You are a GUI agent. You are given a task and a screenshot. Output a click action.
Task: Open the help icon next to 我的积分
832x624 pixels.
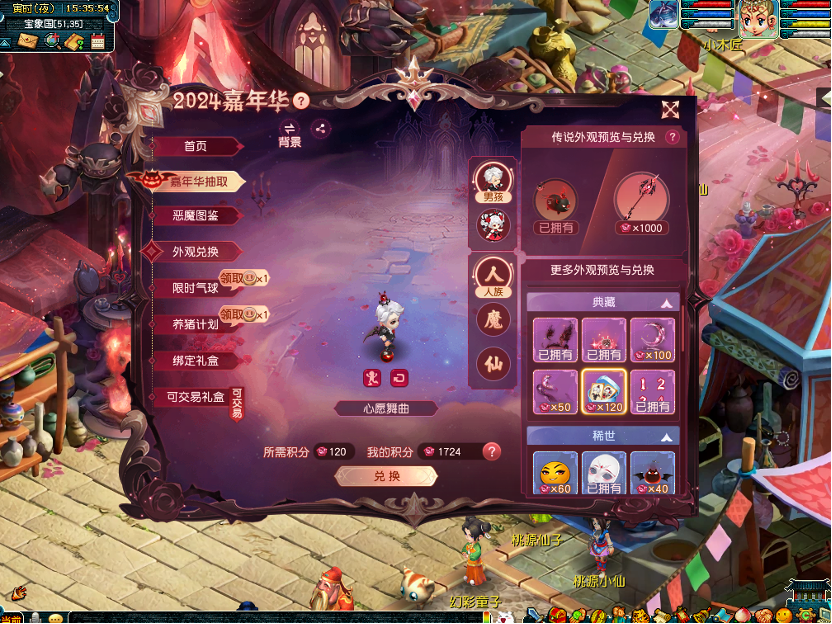(x=491, y=451)
